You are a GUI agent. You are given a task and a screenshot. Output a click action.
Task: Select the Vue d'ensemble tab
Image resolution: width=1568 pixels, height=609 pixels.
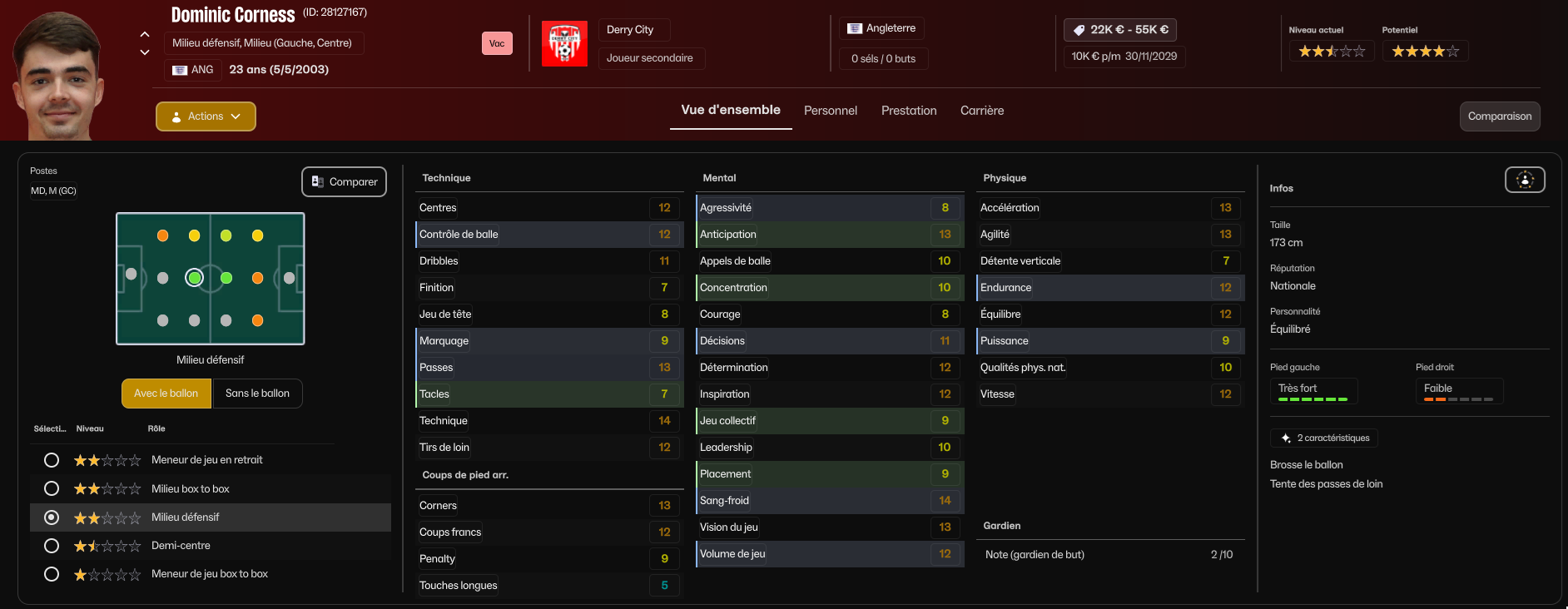(731, 110)
